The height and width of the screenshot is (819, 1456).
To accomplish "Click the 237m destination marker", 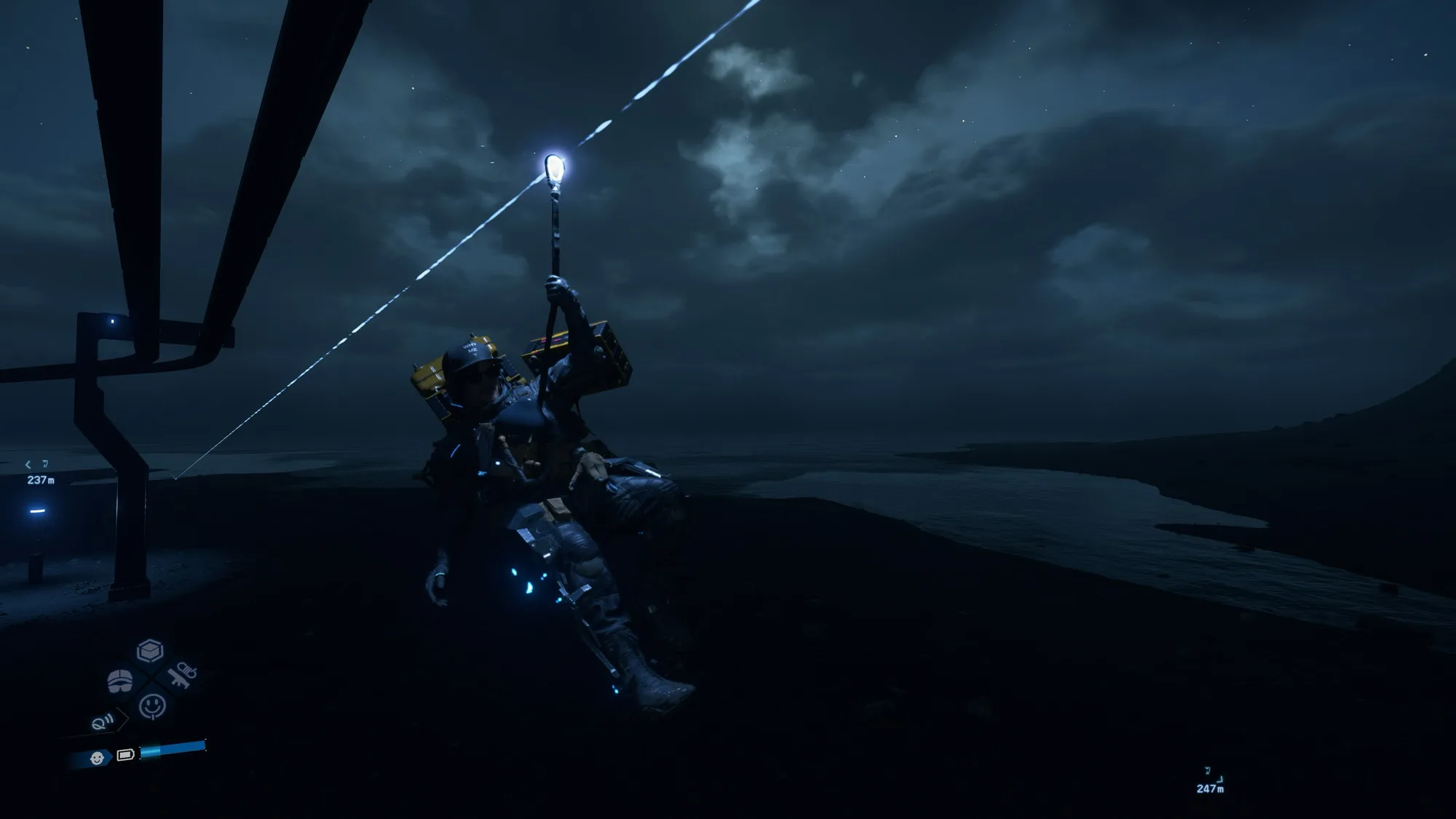I will click(39, 473).
